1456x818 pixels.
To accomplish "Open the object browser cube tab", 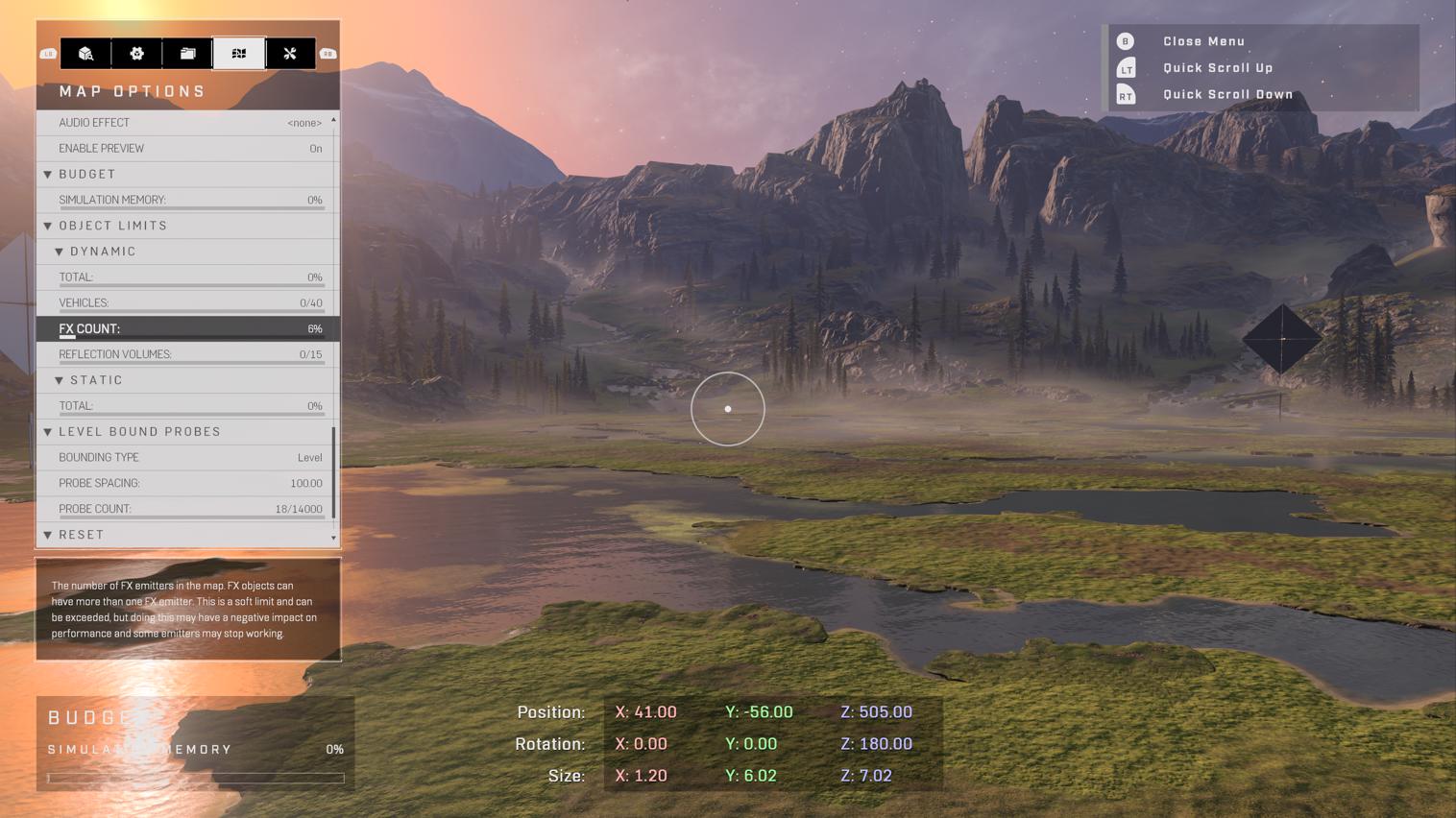I will [x=85, y=54].
